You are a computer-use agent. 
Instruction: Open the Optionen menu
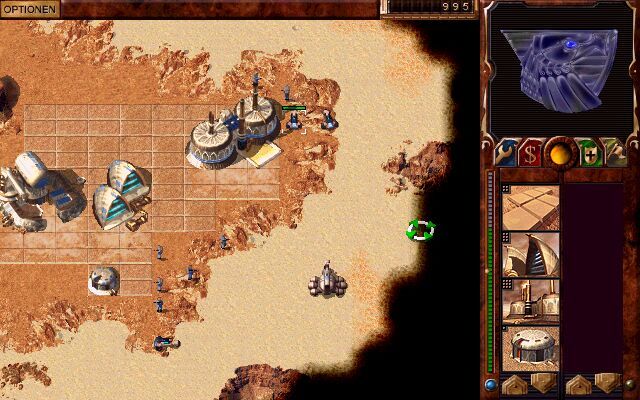click(x=30, y=8)
